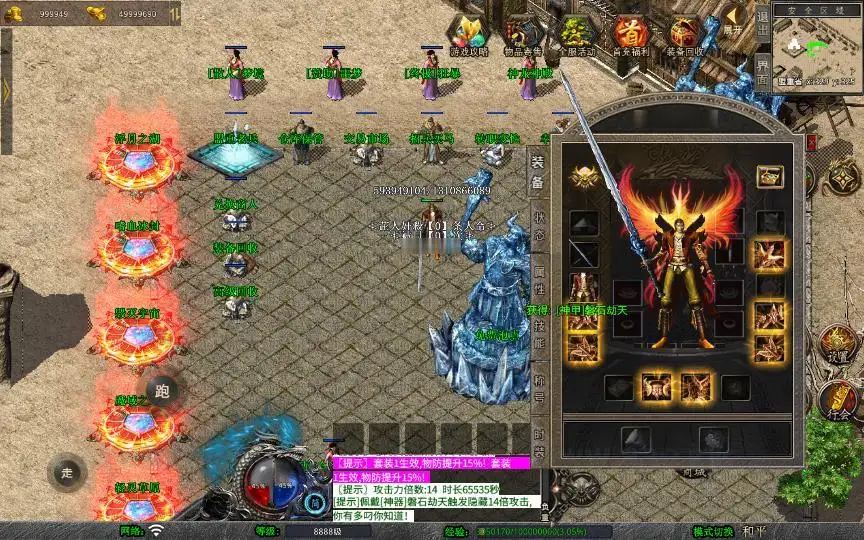
Task: Click the 退出 exit button
Action: pos(763,27)
